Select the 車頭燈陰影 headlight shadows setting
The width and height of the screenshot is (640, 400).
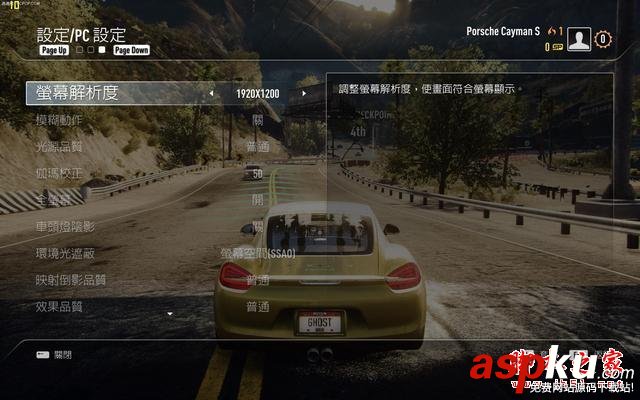(66, 227)
